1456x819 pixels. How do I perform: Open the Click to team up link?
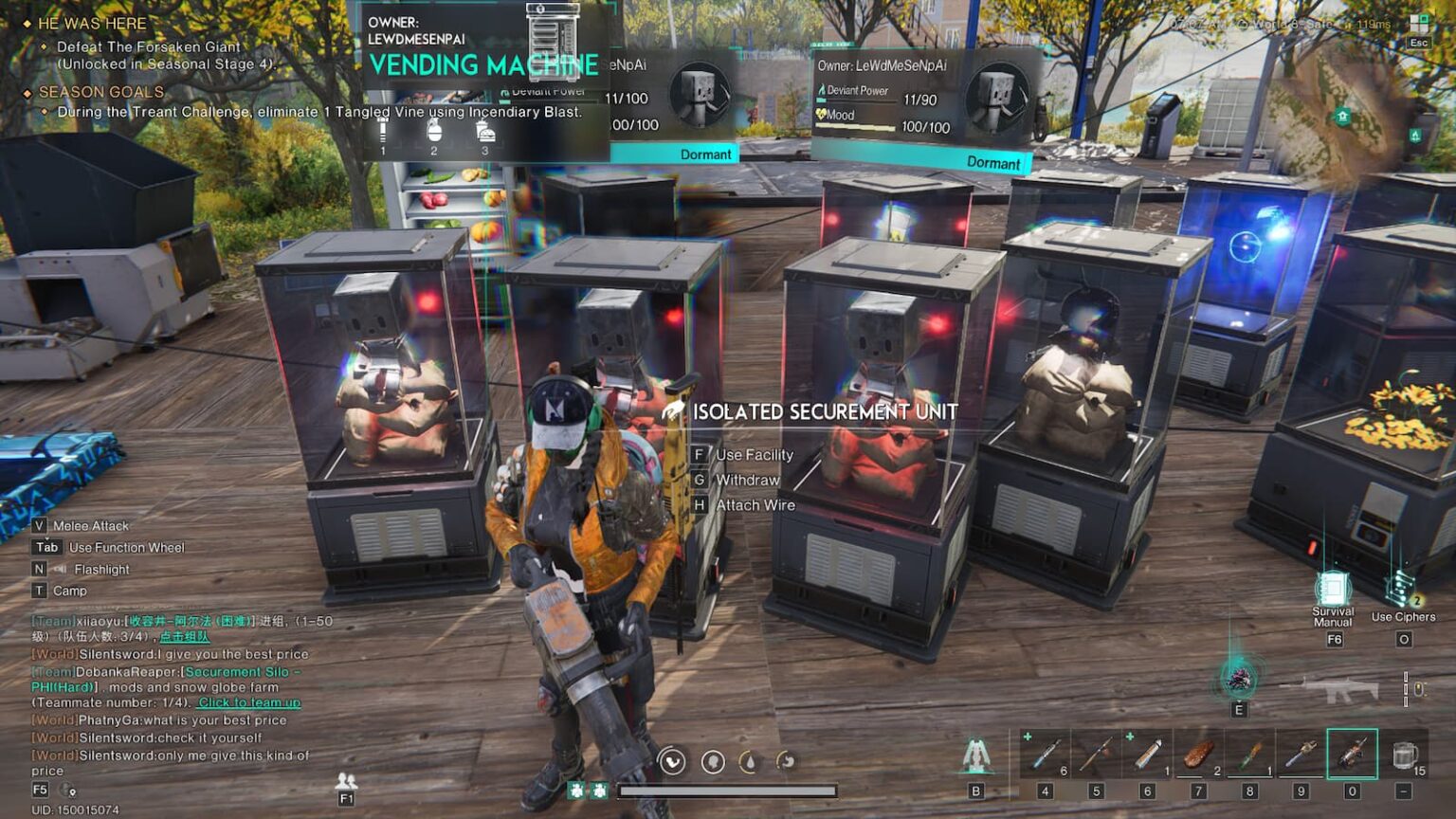pos(247,702)
